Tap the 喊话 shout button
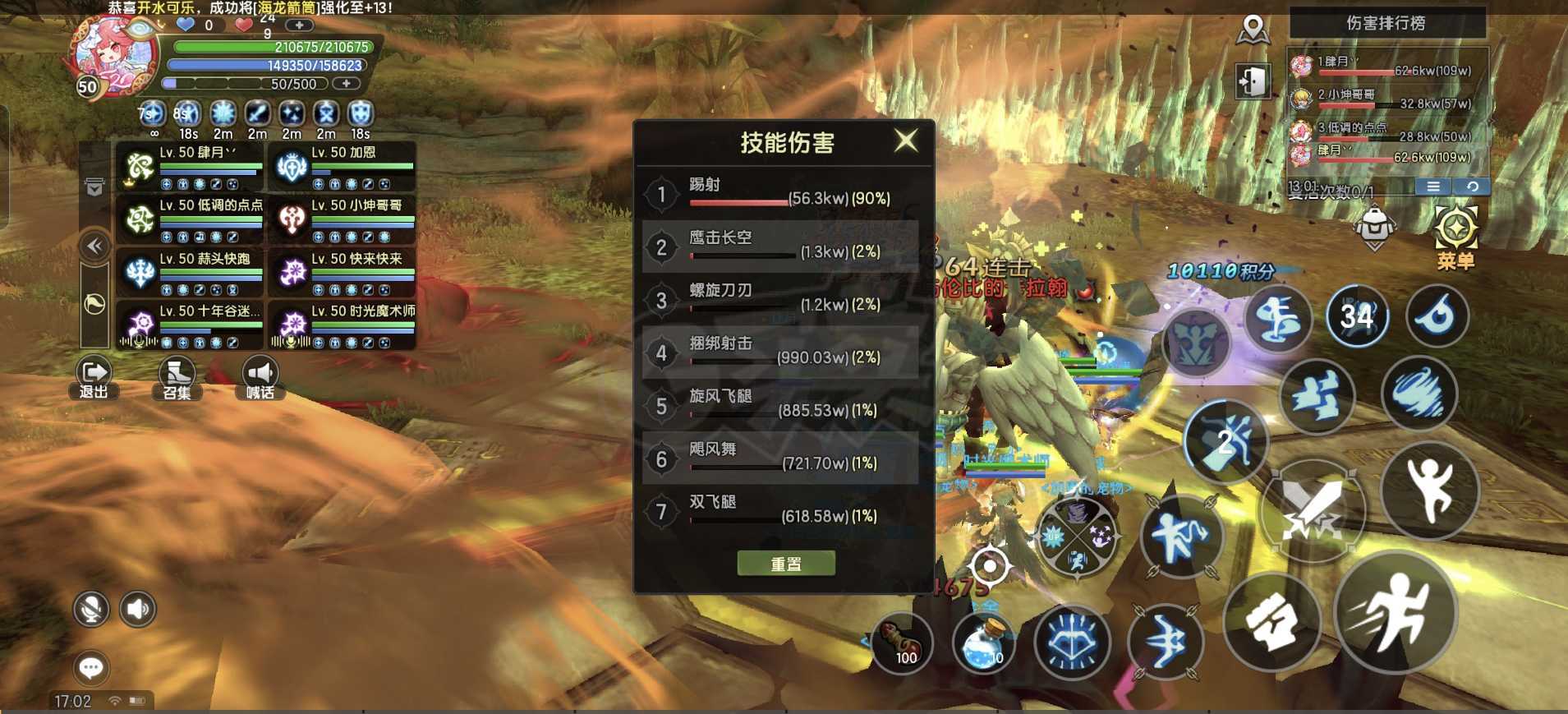Viewport: 1568px width, 714px height. [260, 379]
